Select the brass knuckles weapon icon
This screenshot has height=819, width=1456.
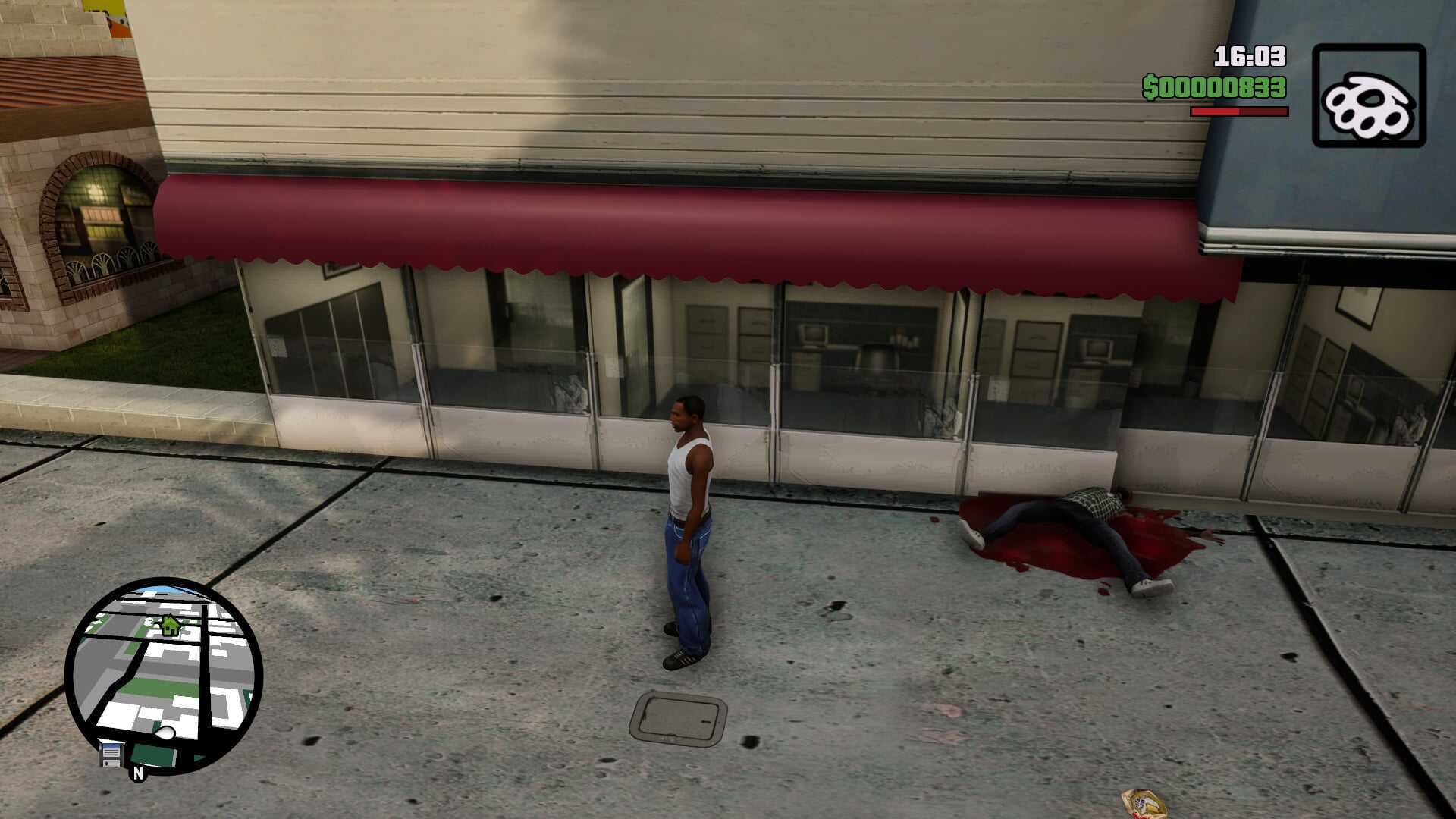click(1369, 96)
